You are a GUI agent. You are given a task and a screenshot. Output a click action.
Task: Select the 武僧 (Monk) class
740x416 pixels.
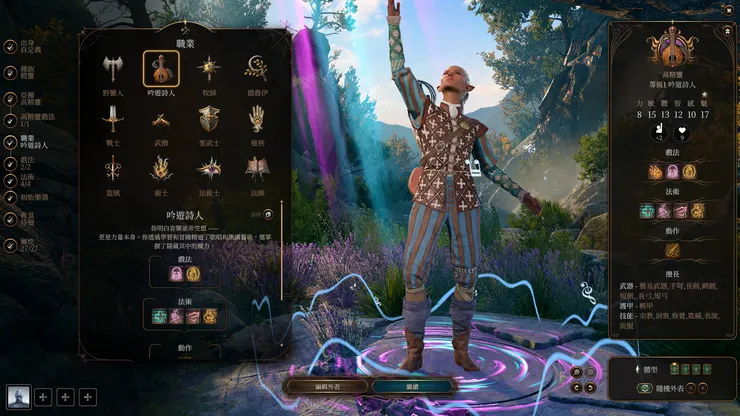160,120
